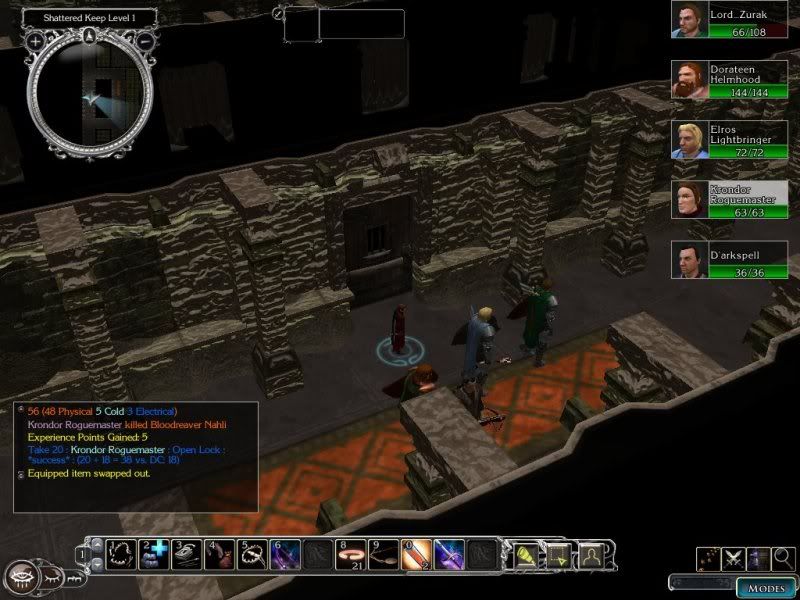Zoom out the minimap with the minus button
Screen dimensions: 800x600
[x=145, y=41]
